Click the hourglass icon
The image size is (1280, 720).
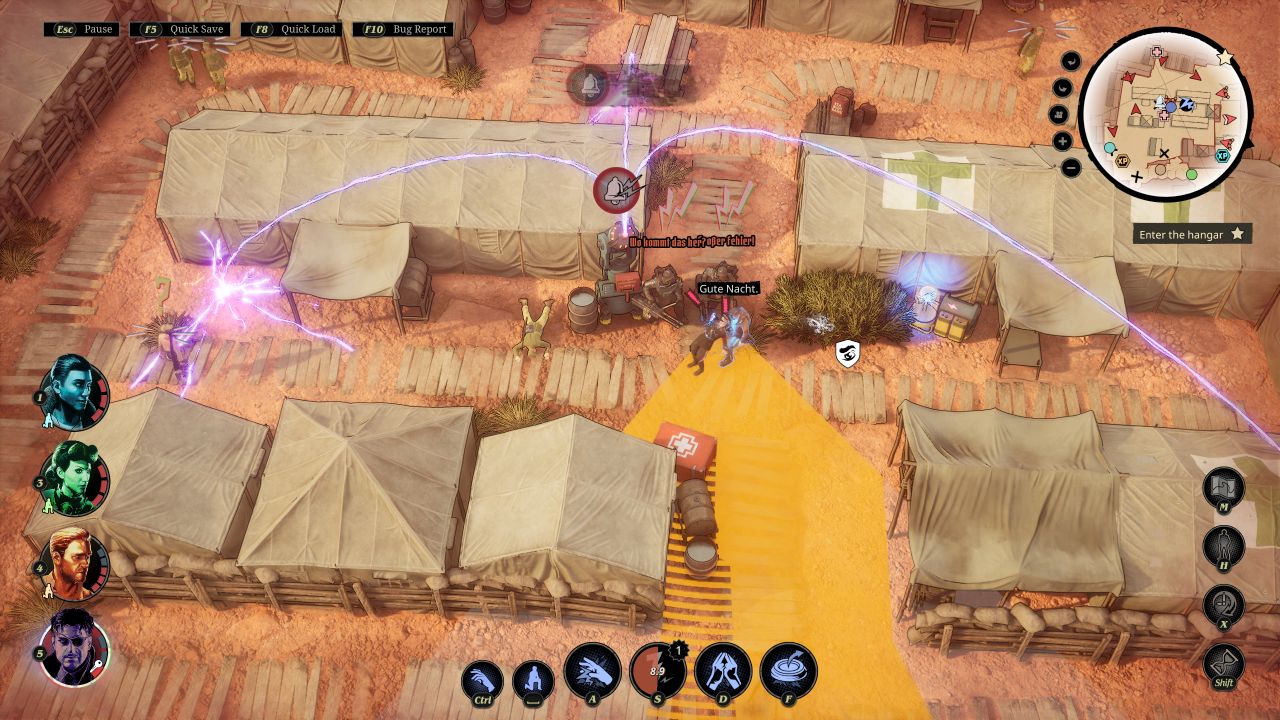1223,663
